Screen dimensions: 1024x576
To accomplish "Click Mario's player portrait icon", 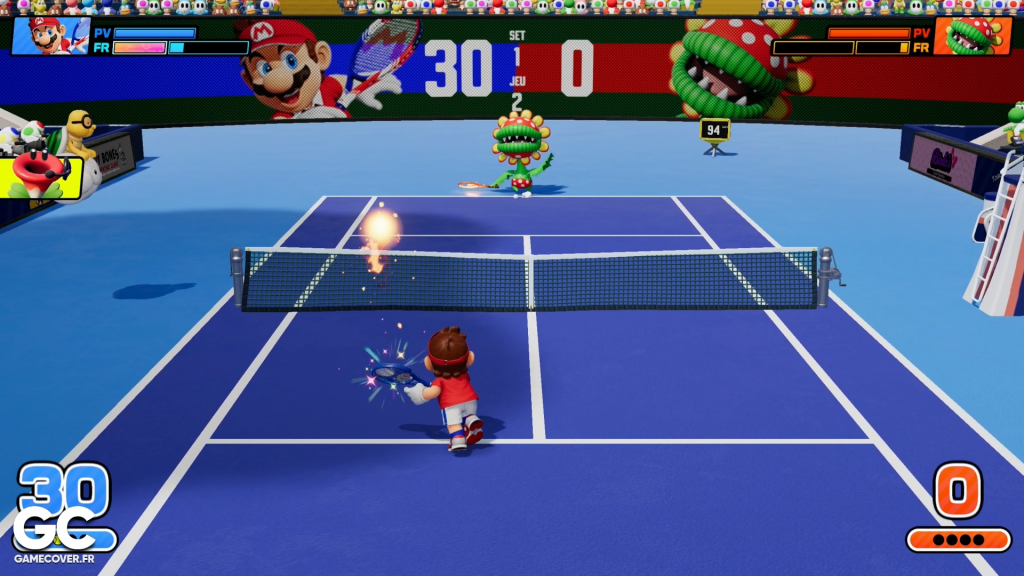I will (x=51, y=36).
